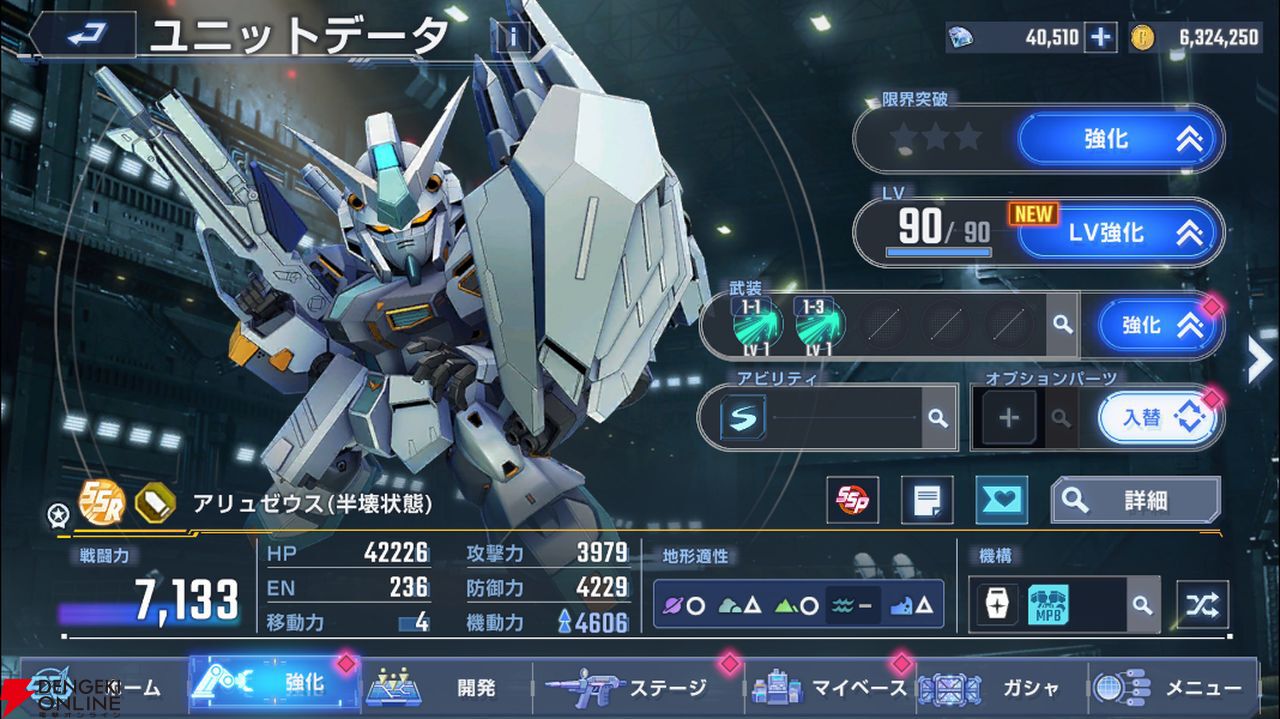This screenshot has width=1280, height=719.
Task: Open limit break enhancement (限界突破 強化)
Action: click(1120, 139)
